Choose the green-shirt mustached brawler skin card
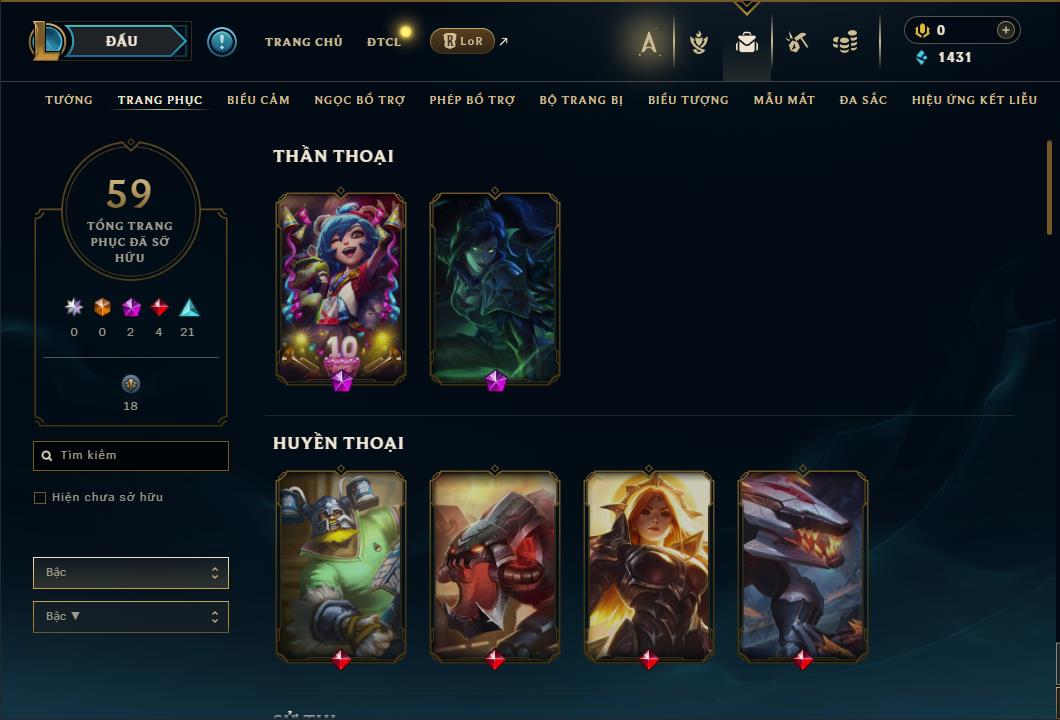Viewport: 1060px width, 720px height. click(341, 565)
